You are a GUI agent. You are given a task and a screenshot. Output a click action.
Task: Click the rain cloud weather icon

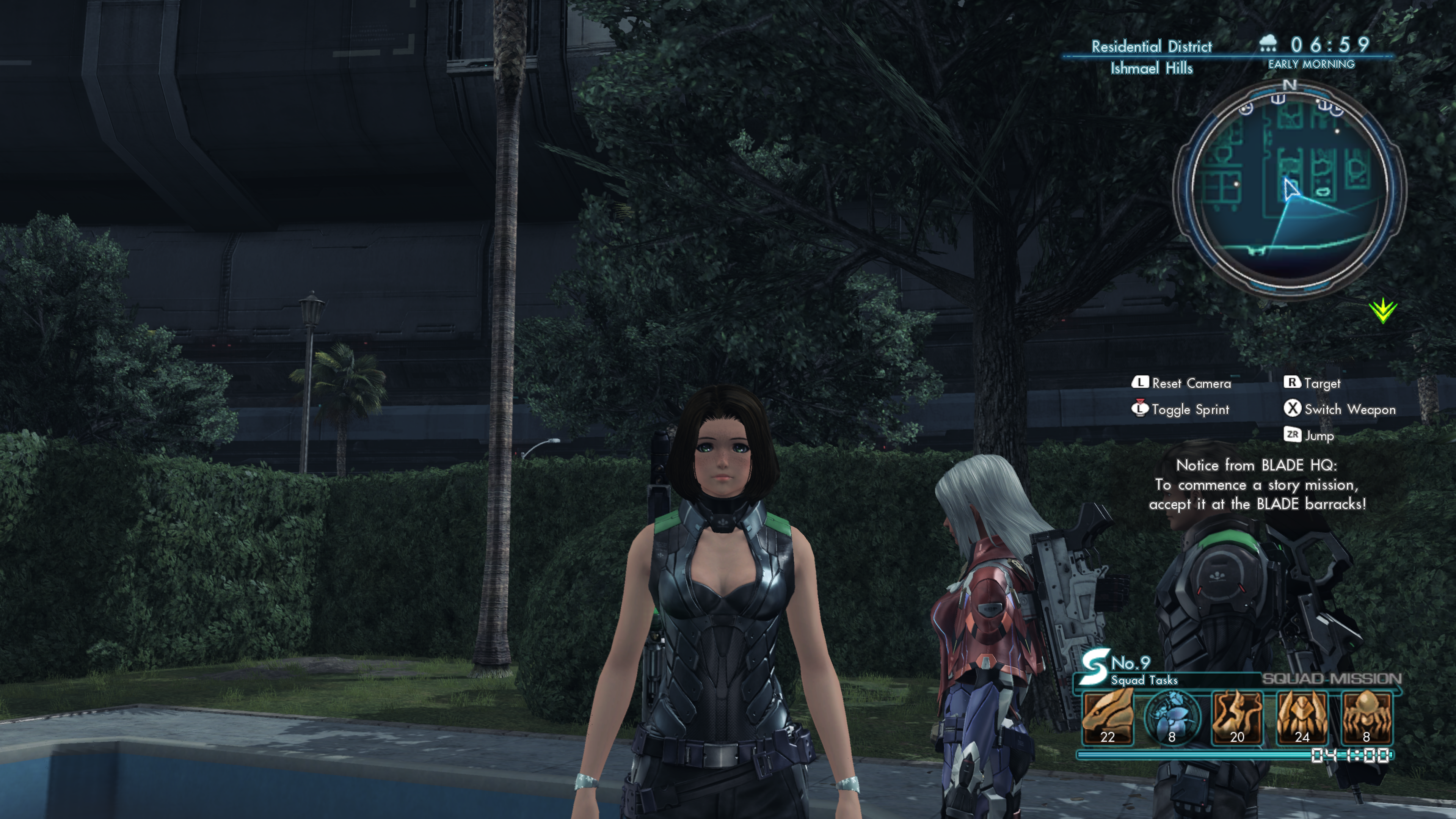point(1268,44)
